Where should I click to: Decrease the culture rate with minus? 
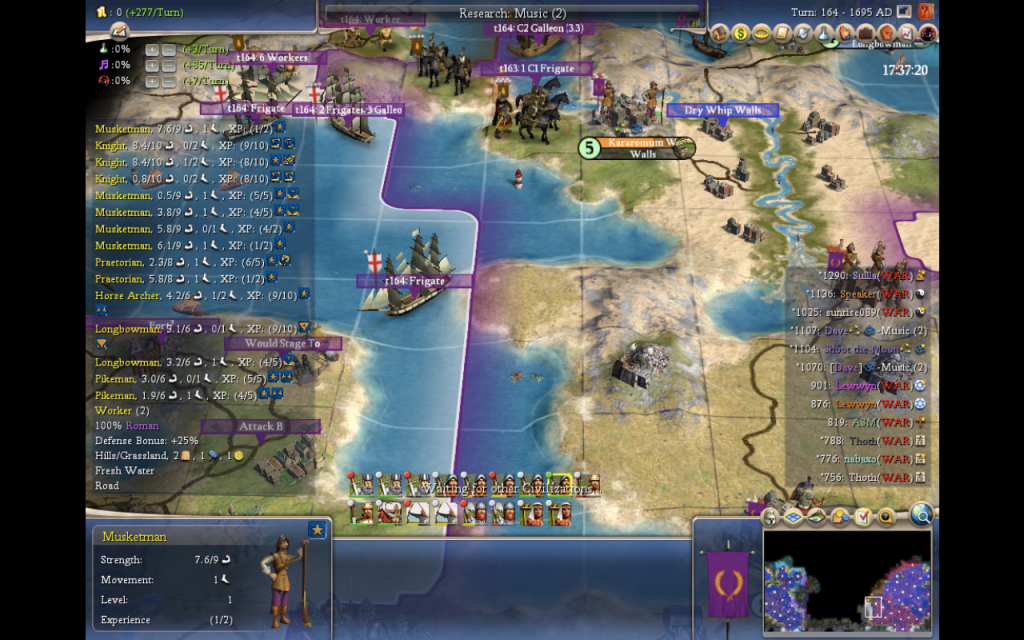(x=168, y=65)
